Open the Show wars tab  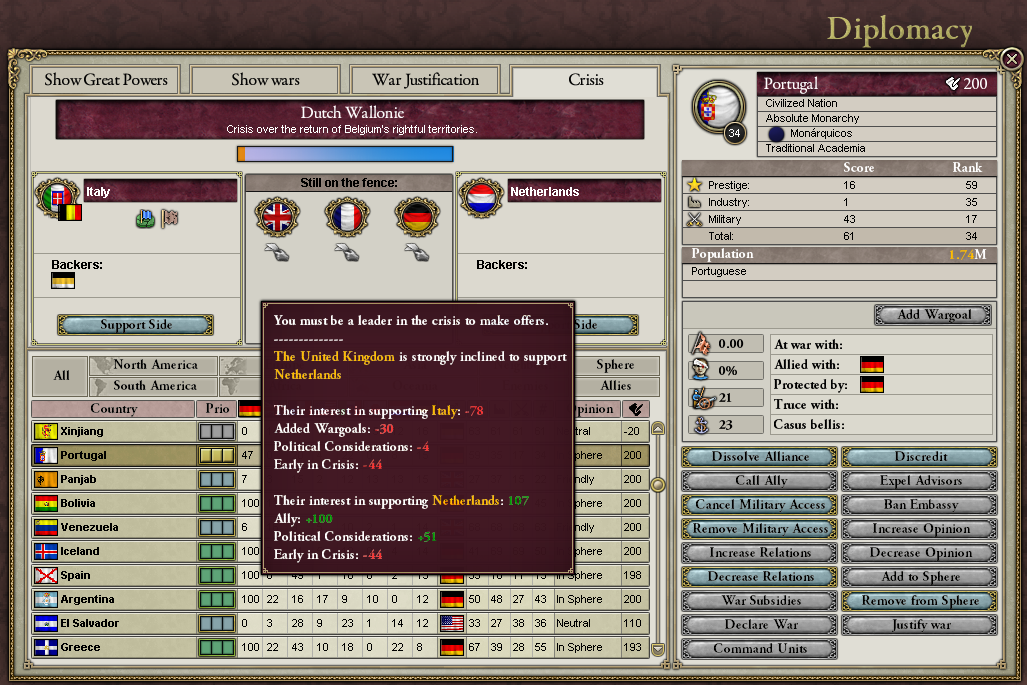265,80
